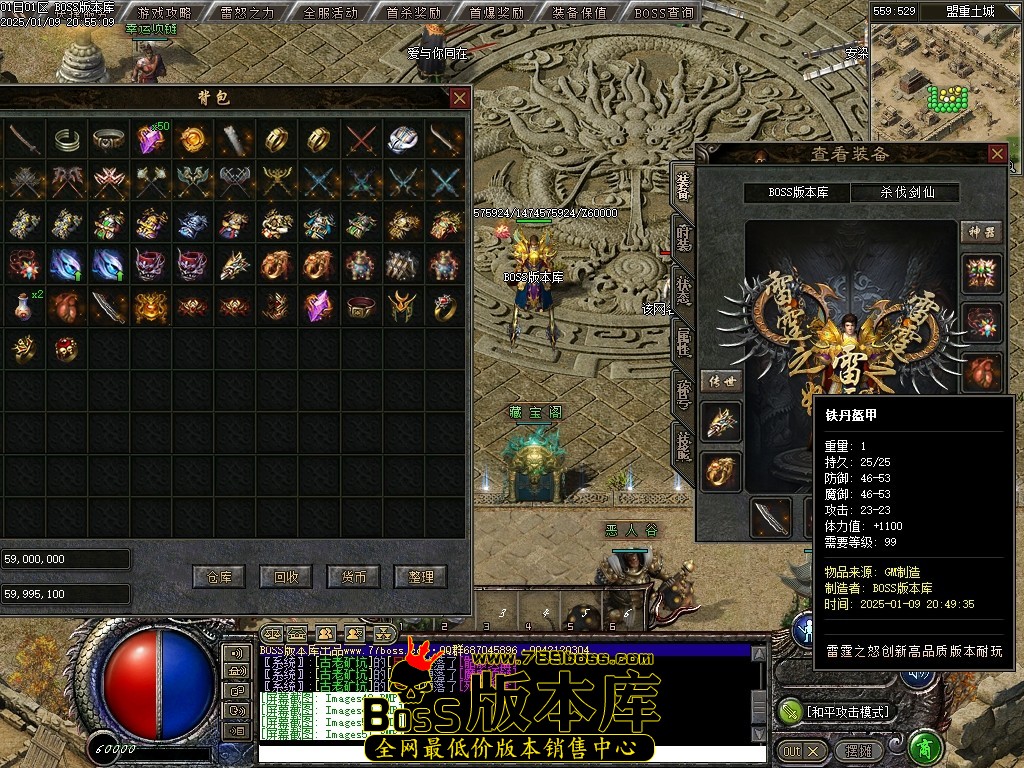The width and height of the screenshot is (1024, 768).
Task: Sort the bag with 整理 button
Action: point(421,576)
